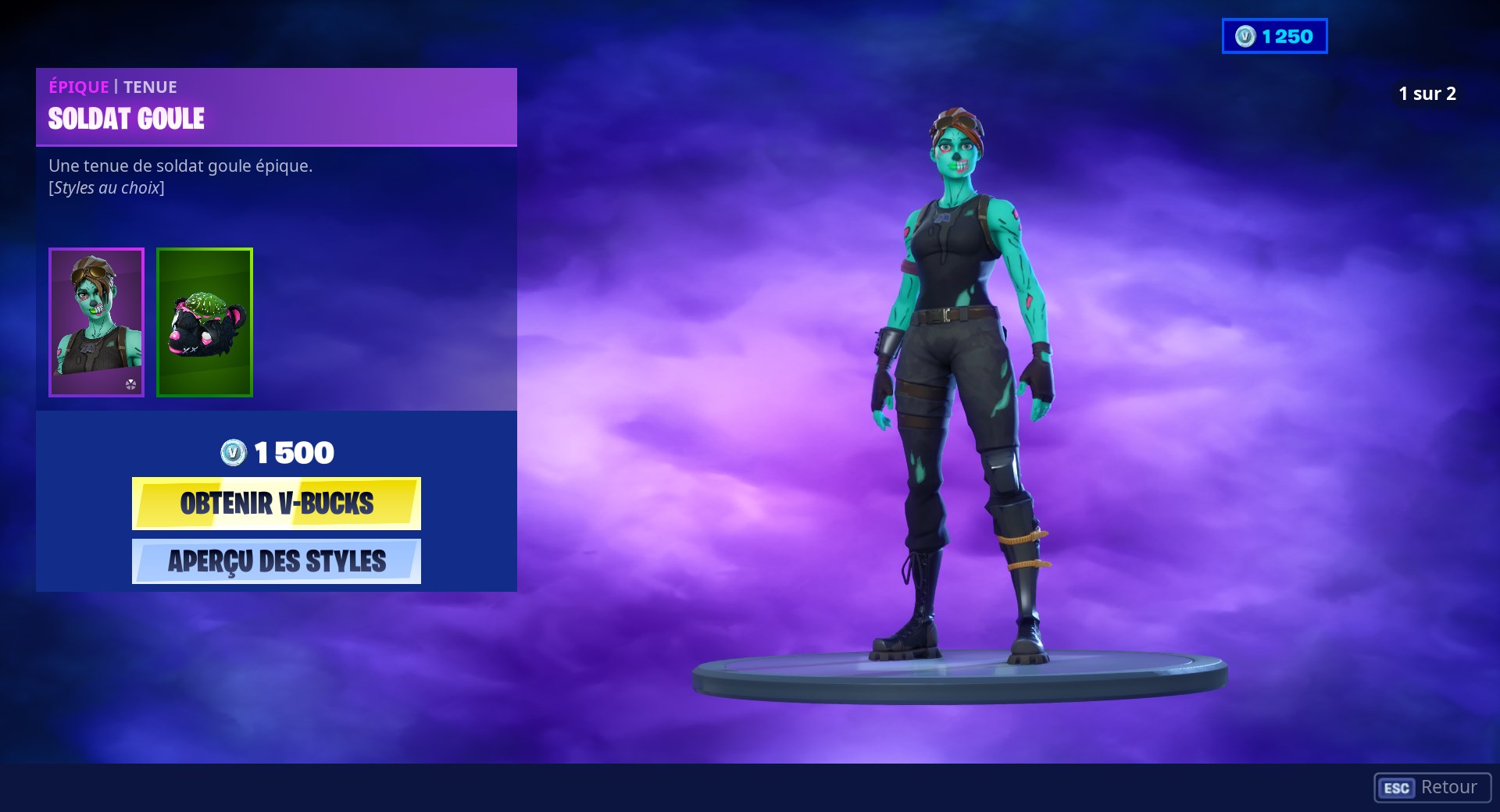Select the green-framed back bling variant card
The image size is (1500, 812).
point(204,322)
